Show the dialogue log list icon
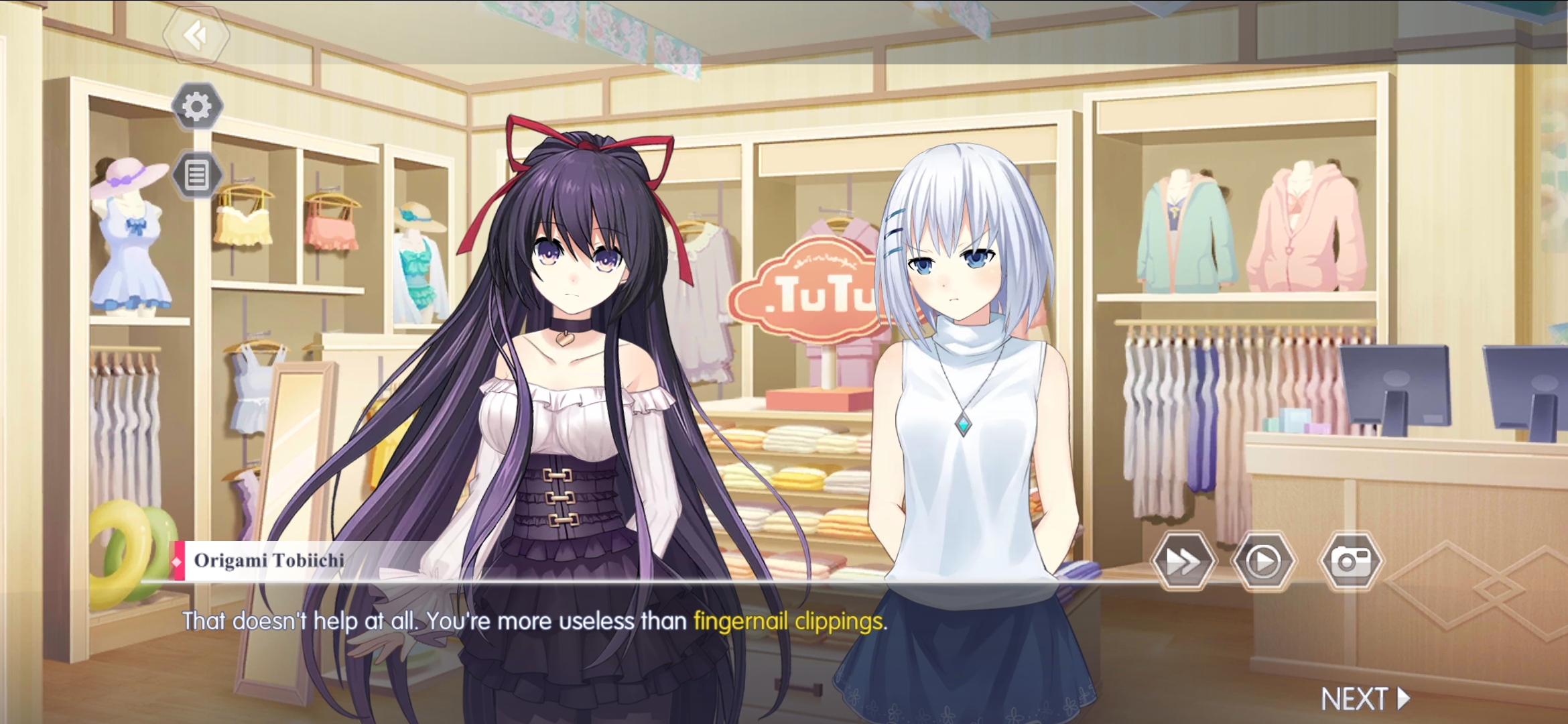The image size is (1568, 724). pos(196,176)
